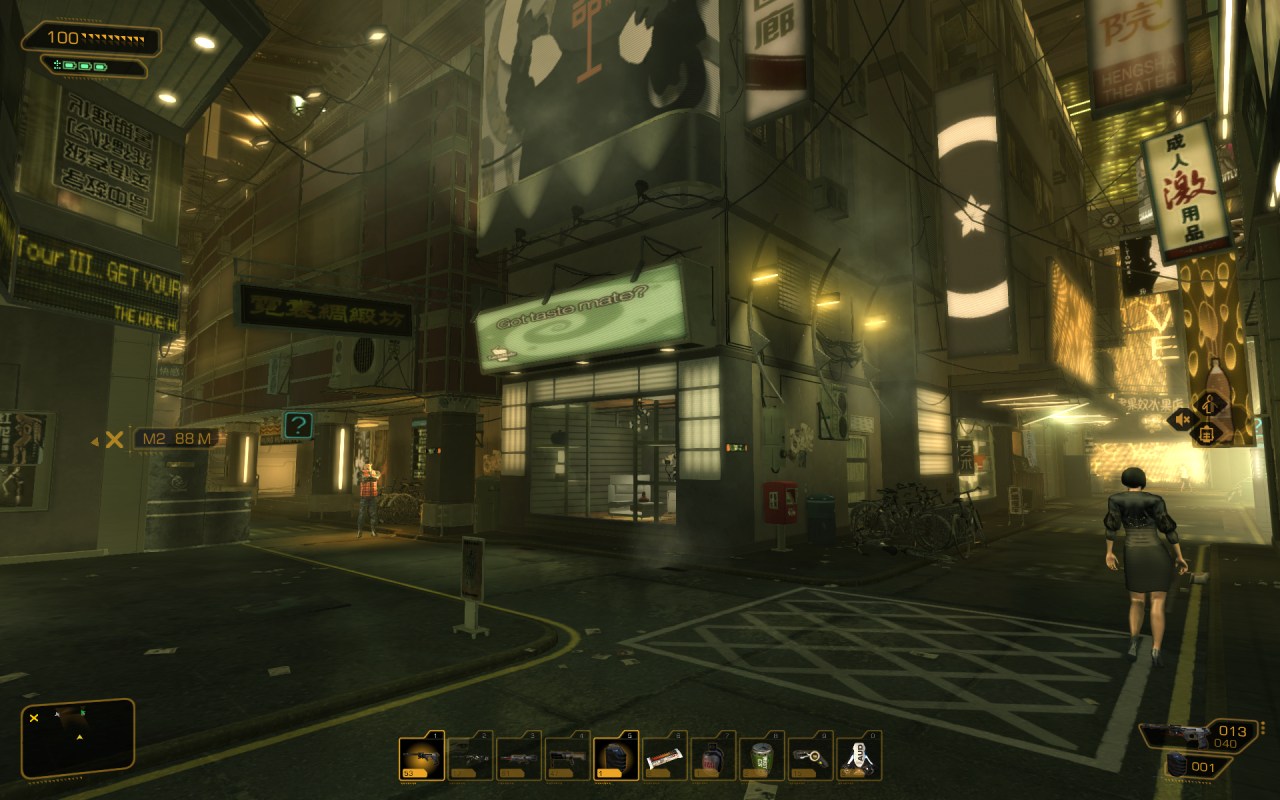The width and height of the screenshot is (1280, 800).
Task: Toggle the muted speaker augmentation icon
Action: 1182,420
